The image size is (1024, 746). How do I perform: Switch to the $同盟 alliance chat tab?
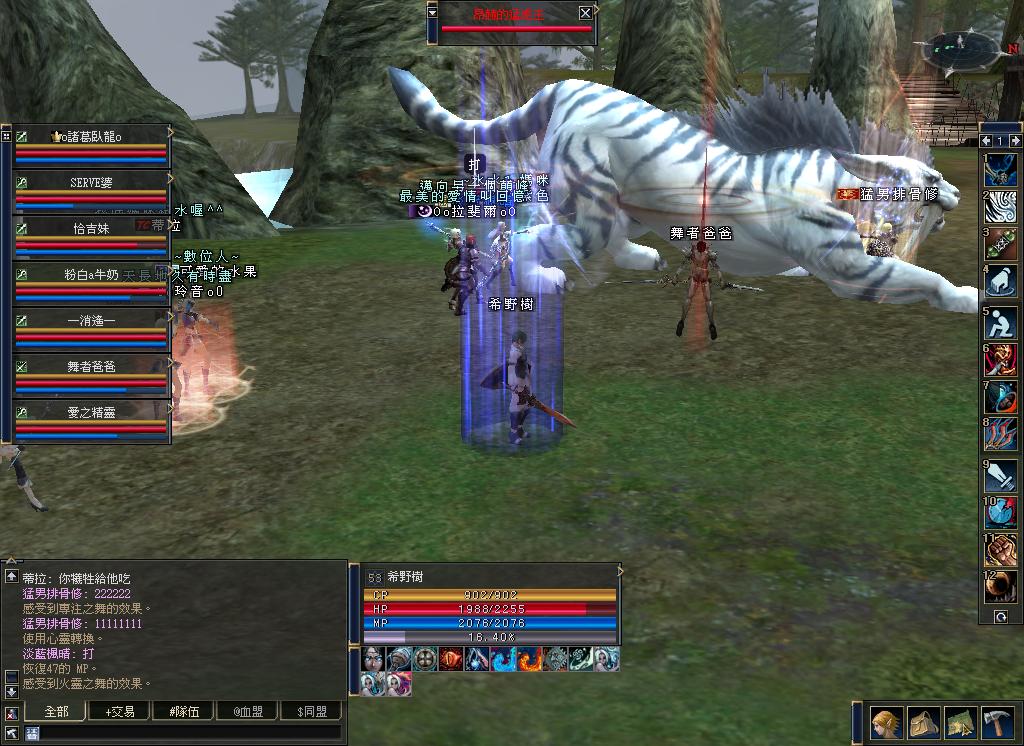click(311, 711)
